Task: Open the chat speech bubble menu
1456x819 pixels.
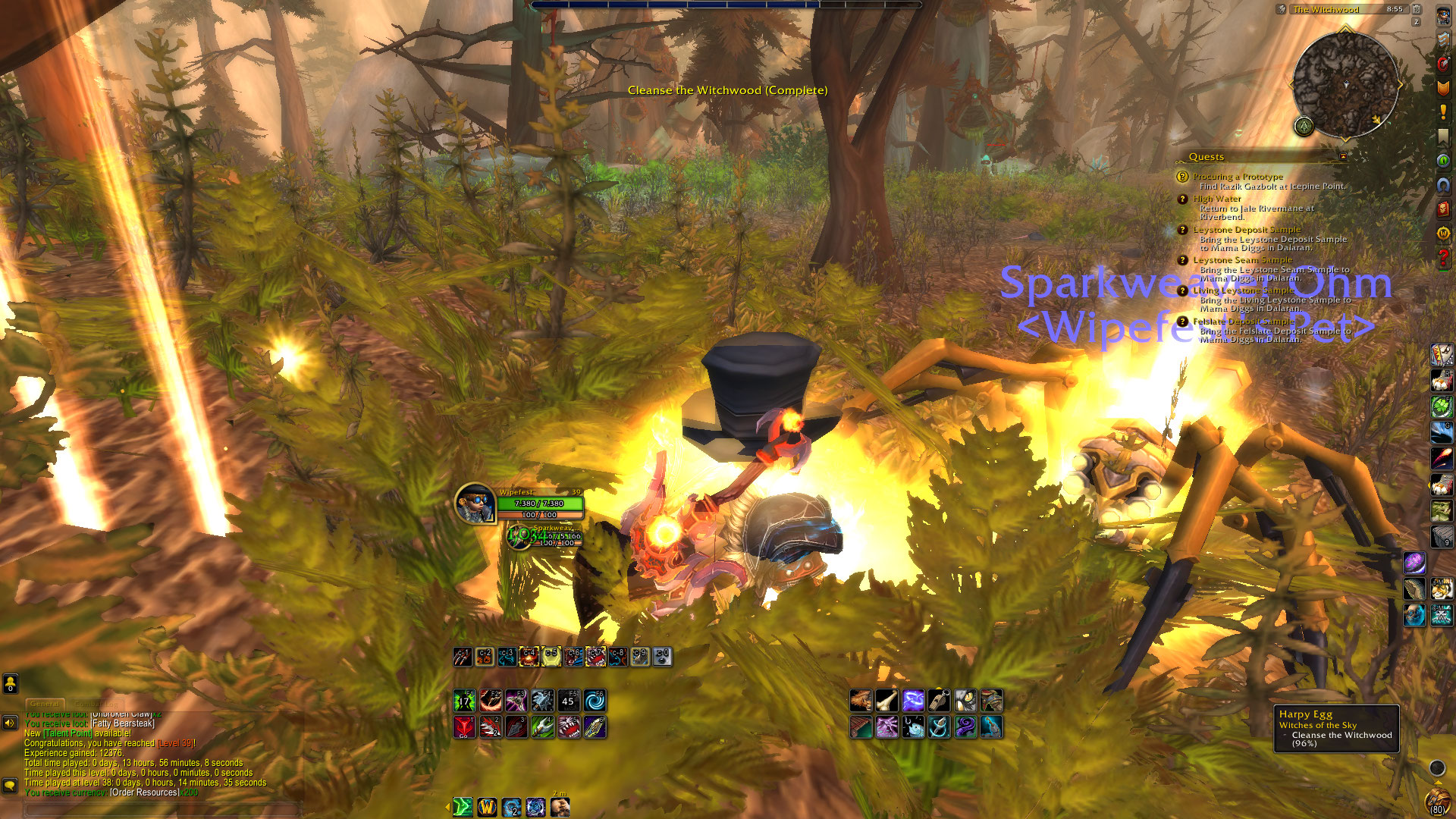Action: [10, 785]
